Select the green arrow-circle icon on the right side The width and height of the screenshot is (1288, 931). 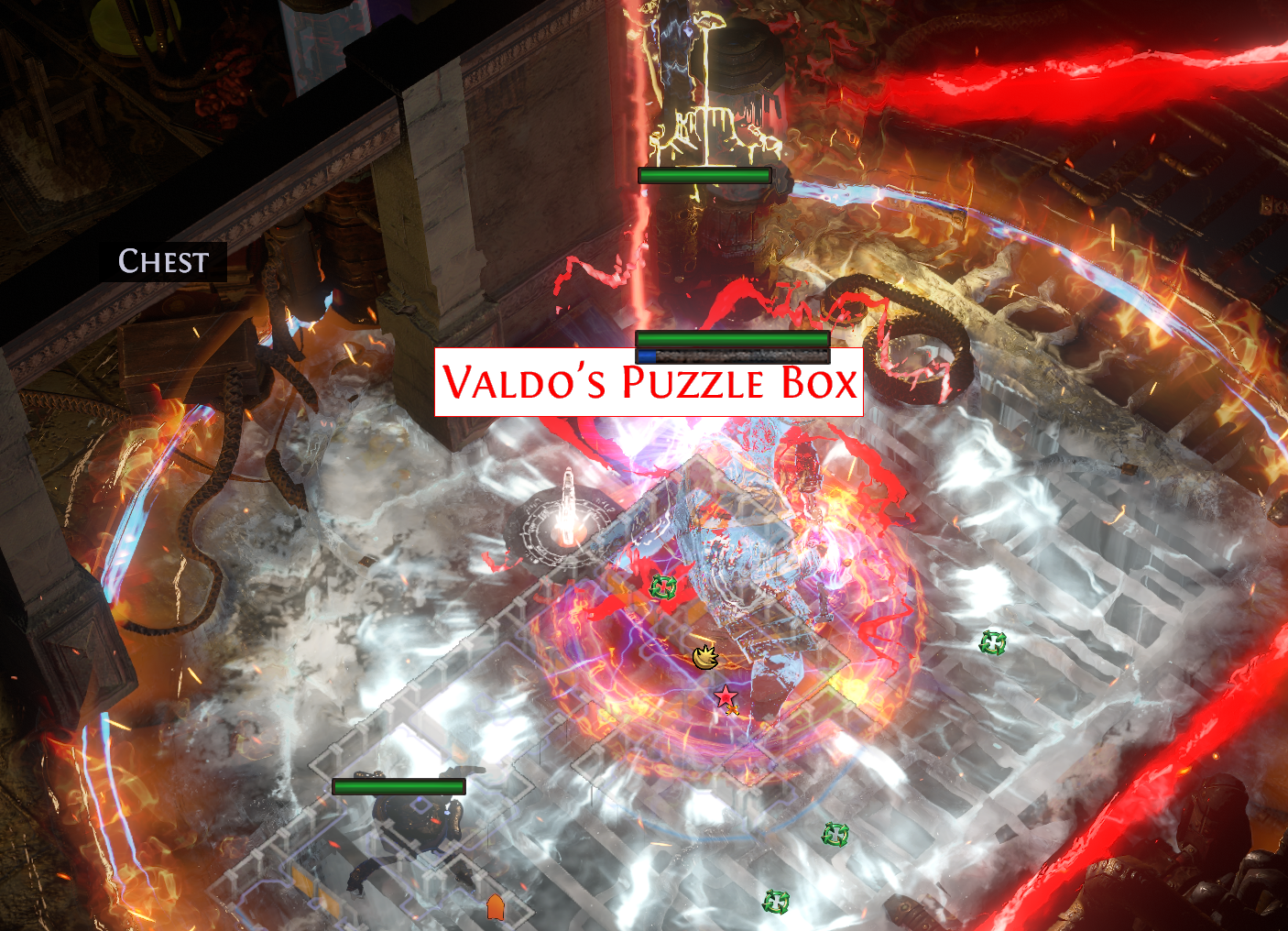click(992, 644)
